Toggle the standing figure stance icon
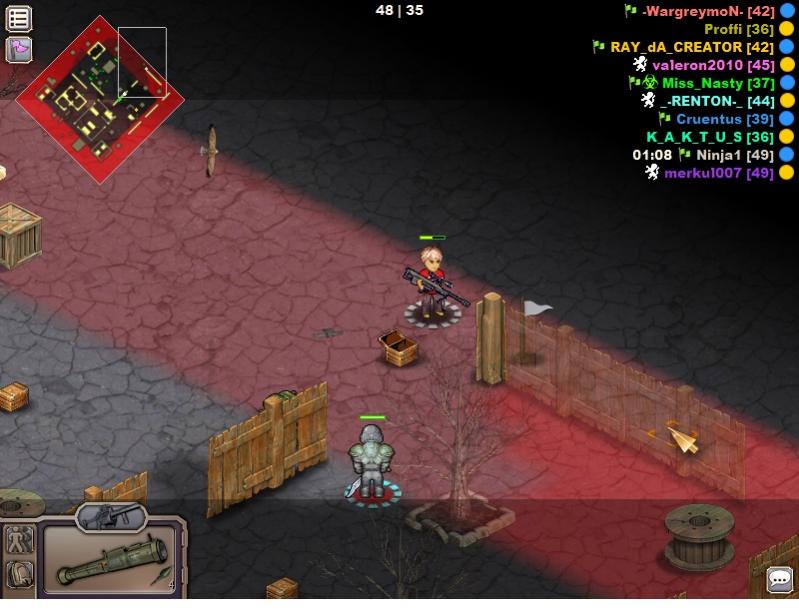This screenshot has width=799, height=613. 20,541
